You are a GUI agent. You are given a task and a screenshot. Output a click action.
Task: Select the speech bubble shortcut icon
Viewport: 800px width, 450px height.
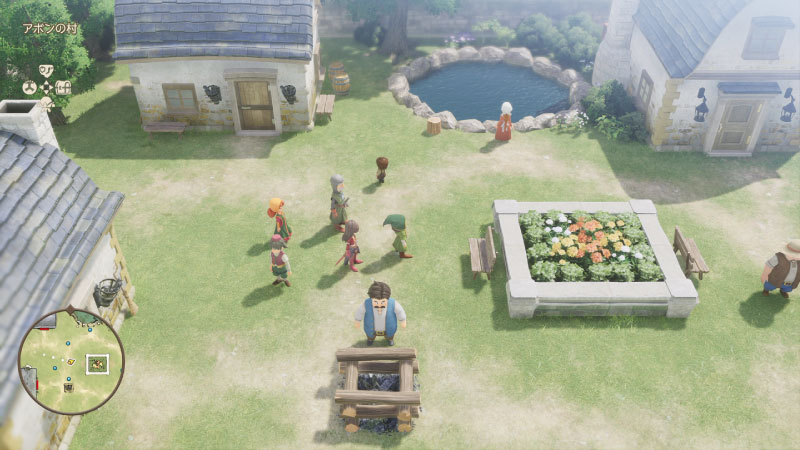[46, 70]
